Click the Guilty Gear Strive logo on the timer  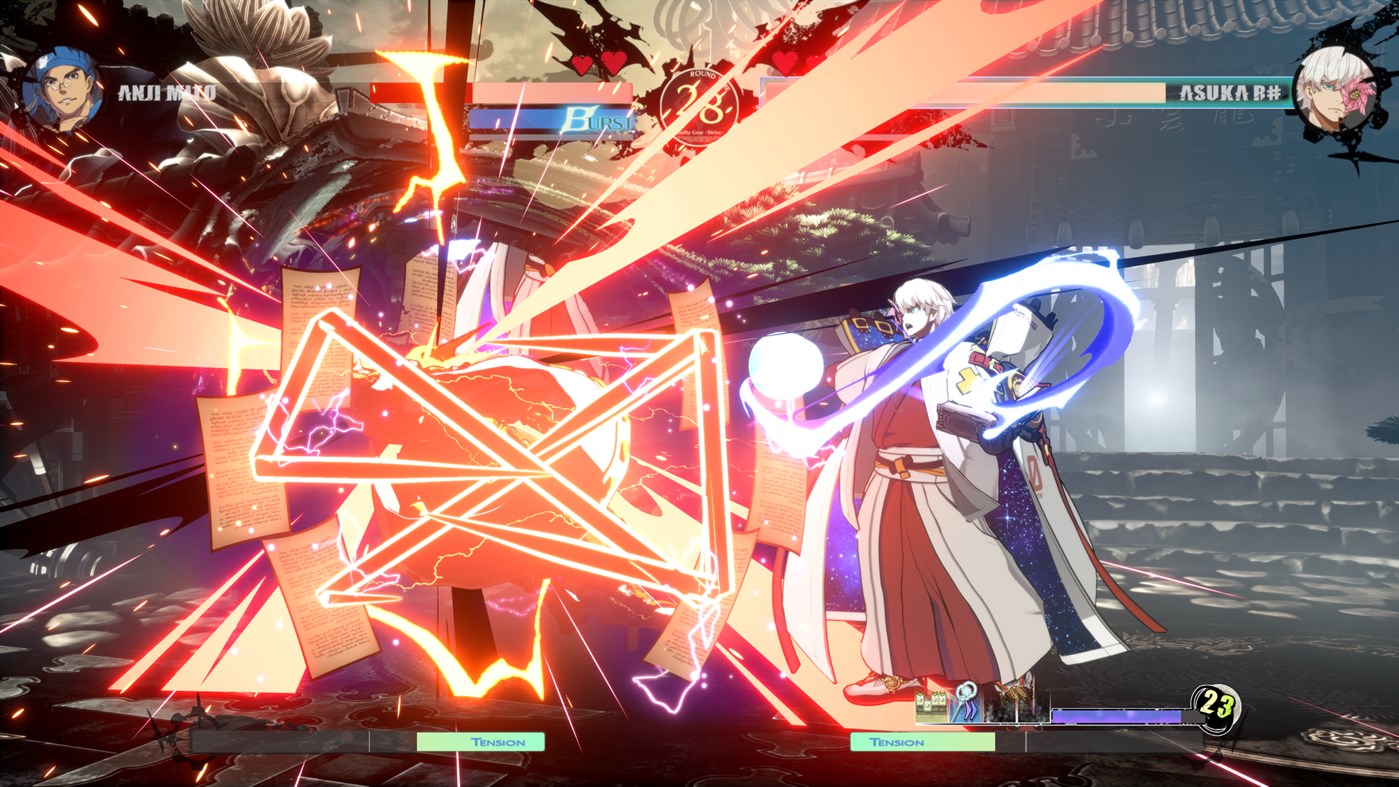coord(697,133)
